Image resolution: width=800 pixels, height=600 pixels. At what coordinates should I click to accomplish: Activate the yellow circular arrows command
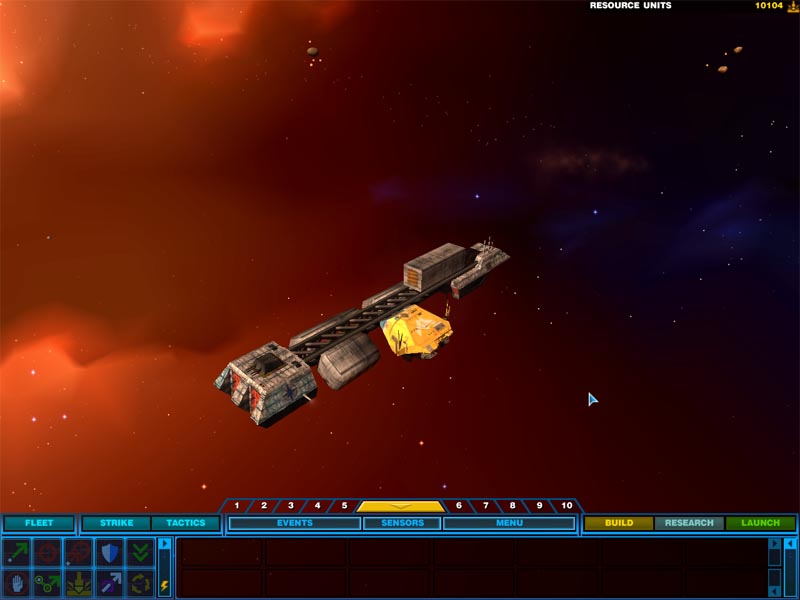pos(140,583)
